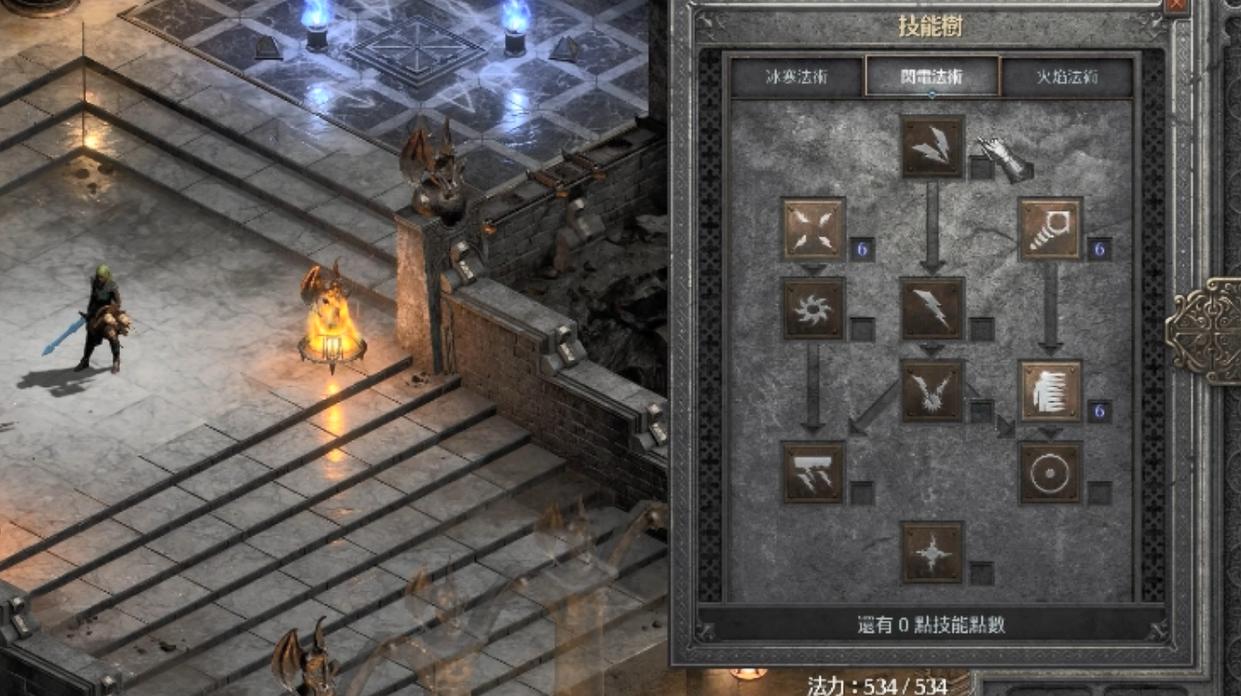Choose the Chain Lightning skill icon
This screenshot has height=696, width=1241.
932,391
